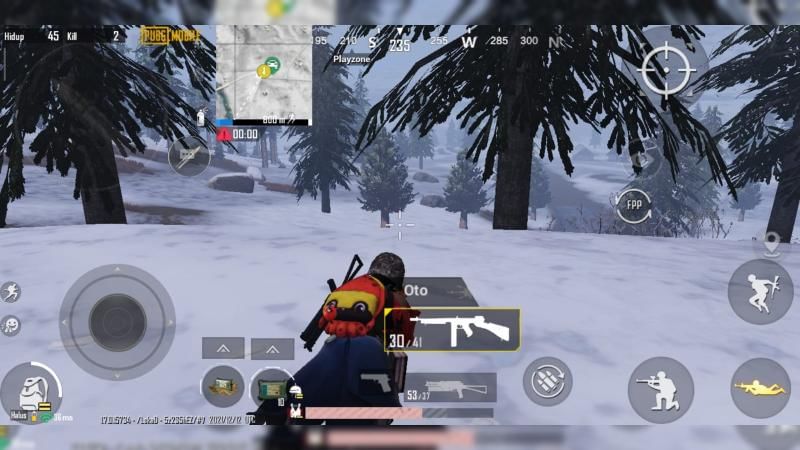Tap the crossed-out weapon icon under the minimap
The height and width of the screenshot is (450, 800).
(x=188, y=156)
